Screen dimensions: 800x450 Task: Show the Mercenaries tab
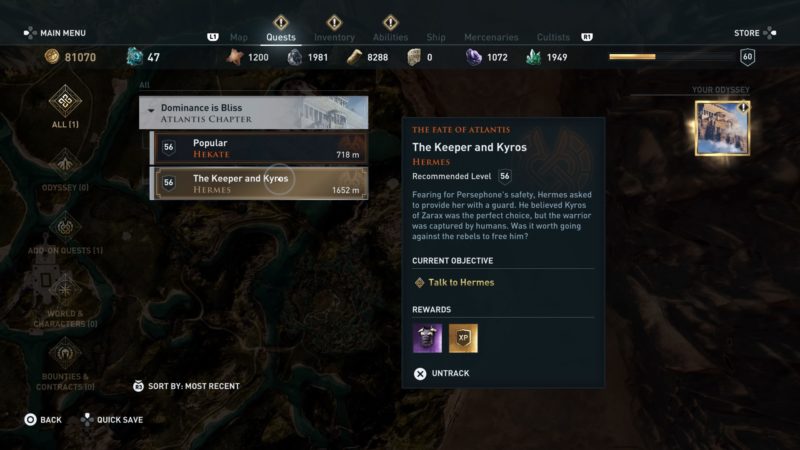492,38
